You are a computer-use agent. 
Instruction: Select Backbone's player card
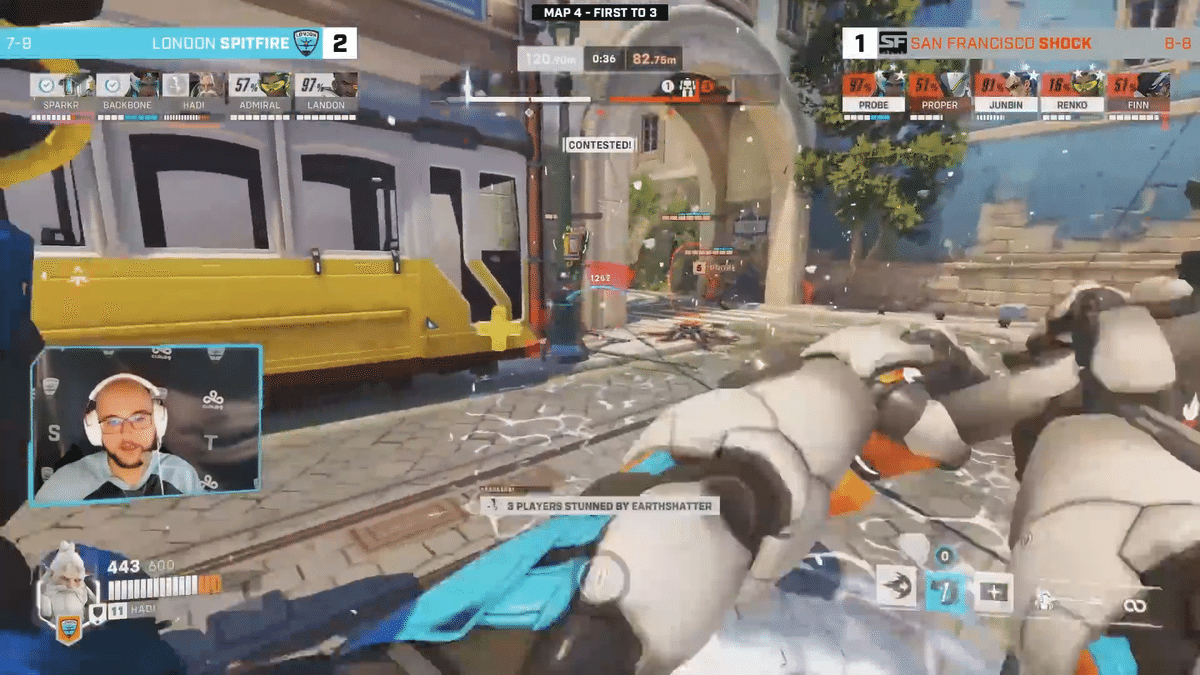128,92
